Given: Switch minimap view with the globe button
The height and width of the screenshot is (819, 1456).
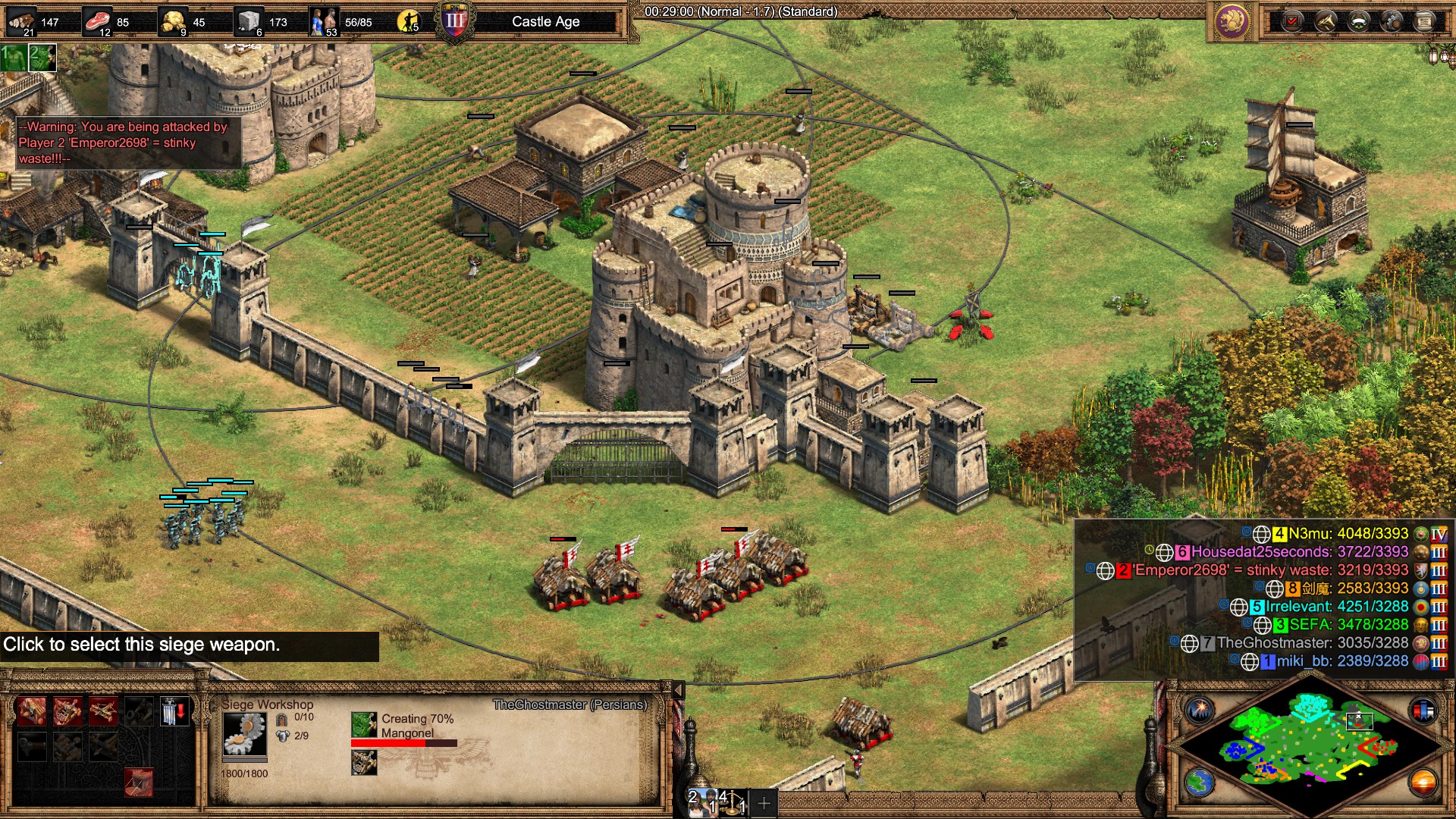Looking at the screenshot, I should (1200, 782).
